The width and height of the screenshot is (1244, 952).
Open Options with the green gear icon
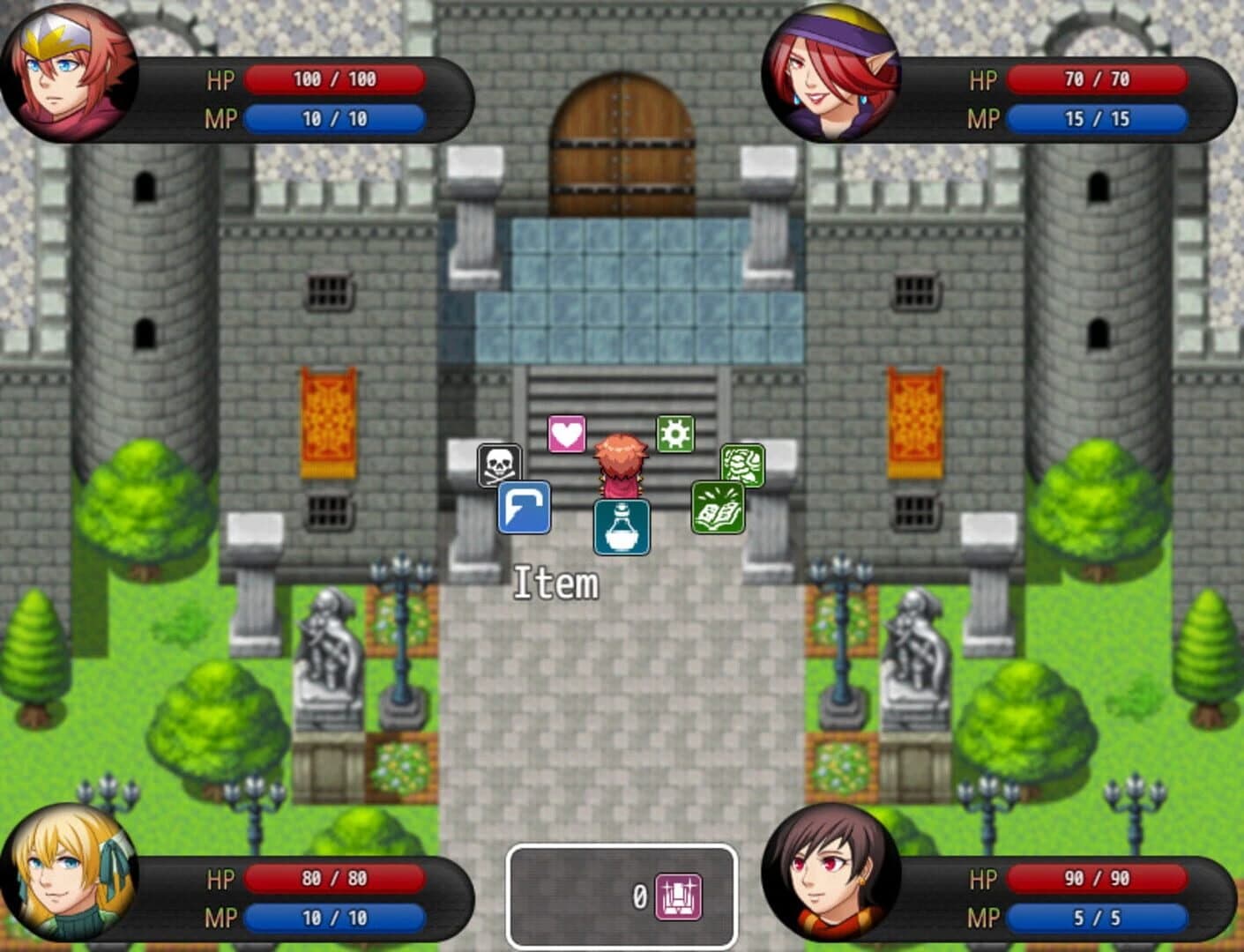tap(674, 433)
